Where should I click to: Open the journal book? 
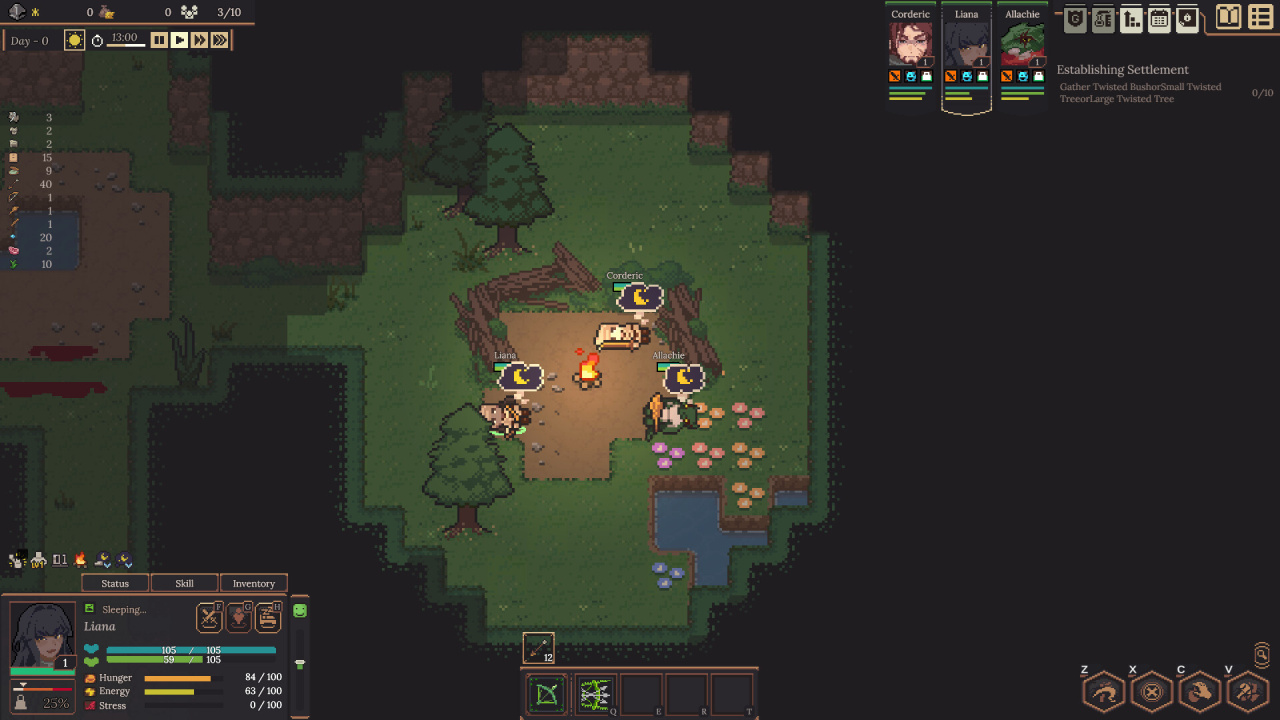(1228, 18)
